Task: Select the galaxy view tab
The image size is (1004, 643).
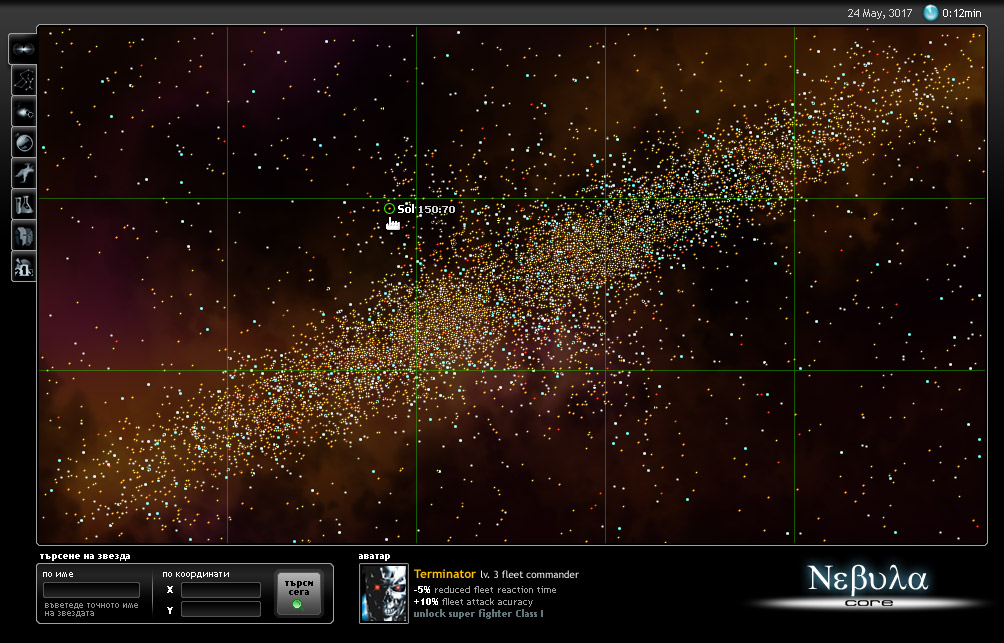Action: point(24,49)
